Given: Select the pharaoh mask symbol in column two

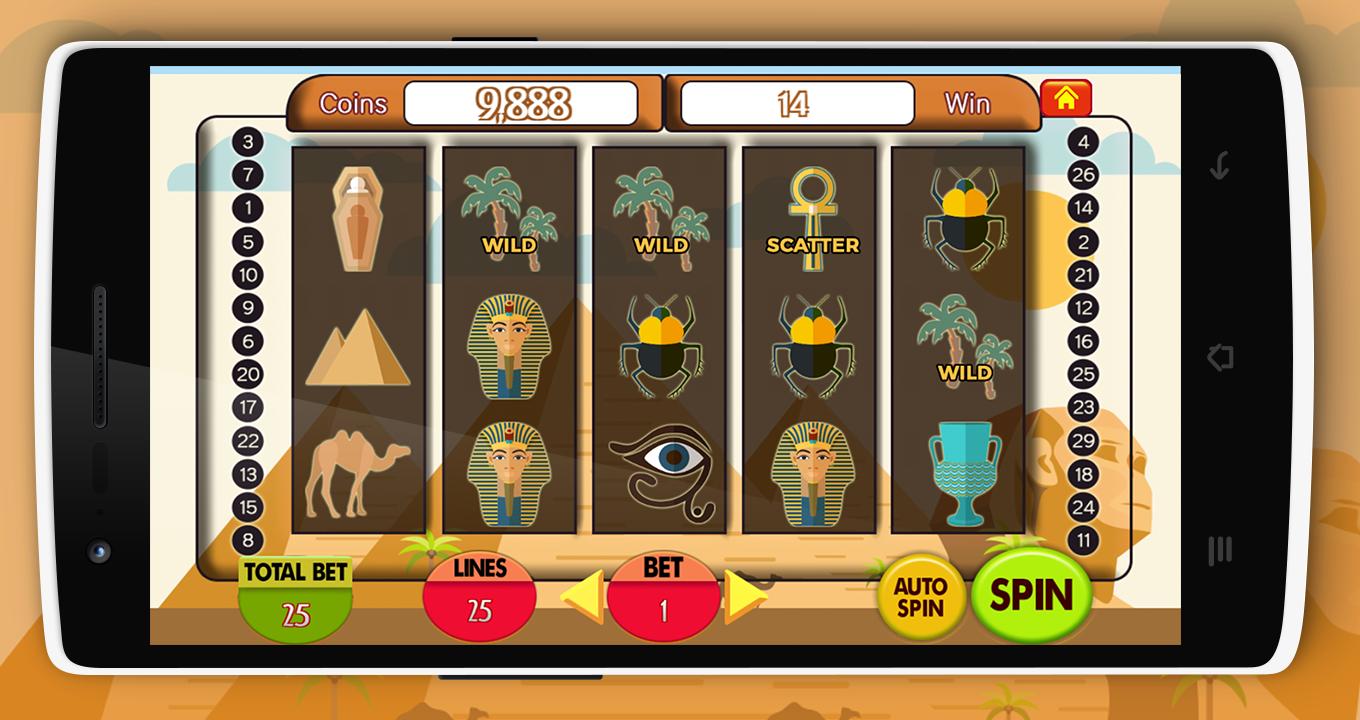Looking at the screenshot, I should pos(510,340).
